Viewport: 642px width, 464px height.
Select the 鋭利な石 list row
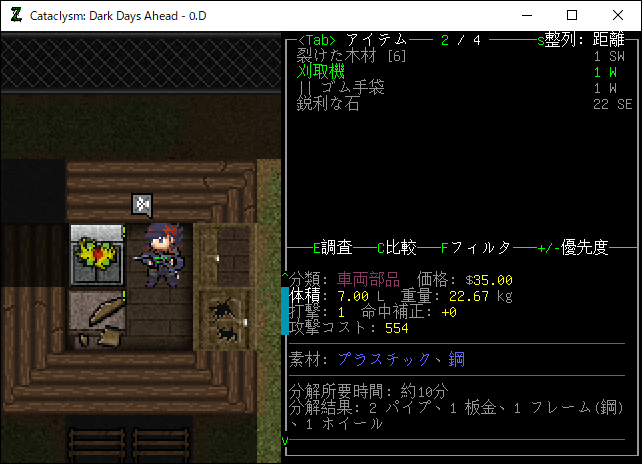tap(329, 104)
